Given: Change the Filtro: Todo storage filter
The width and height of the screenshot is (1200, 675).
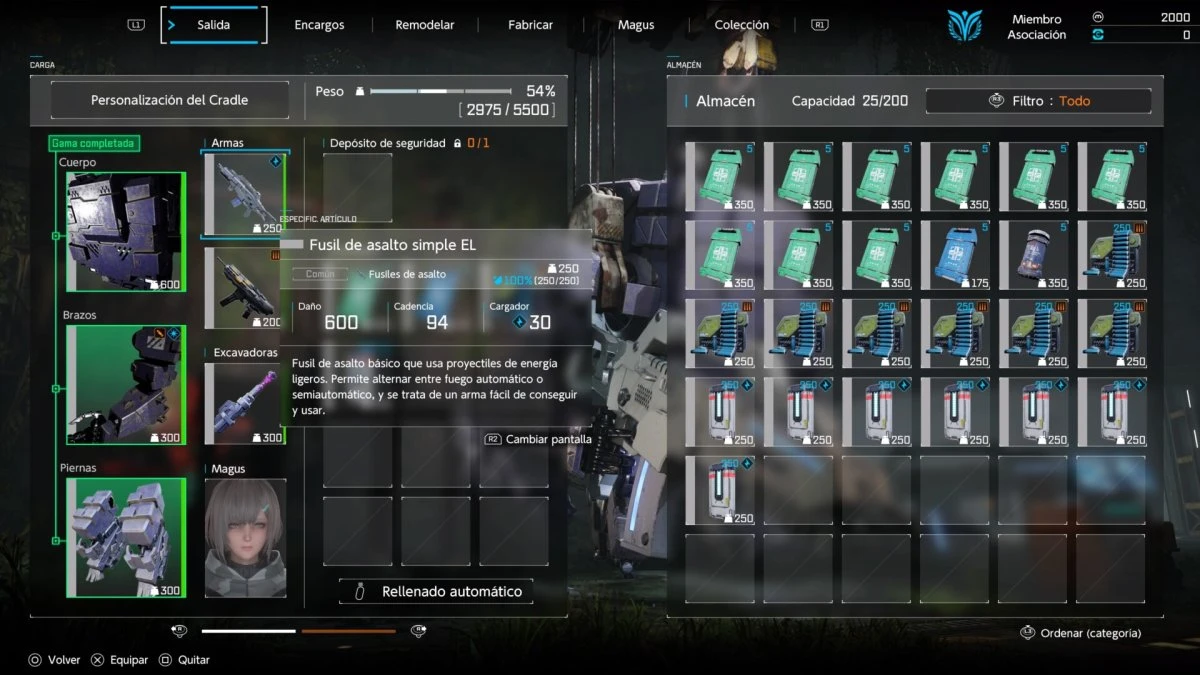Looking at the screenshot, I should click(x=1038, y=101).
